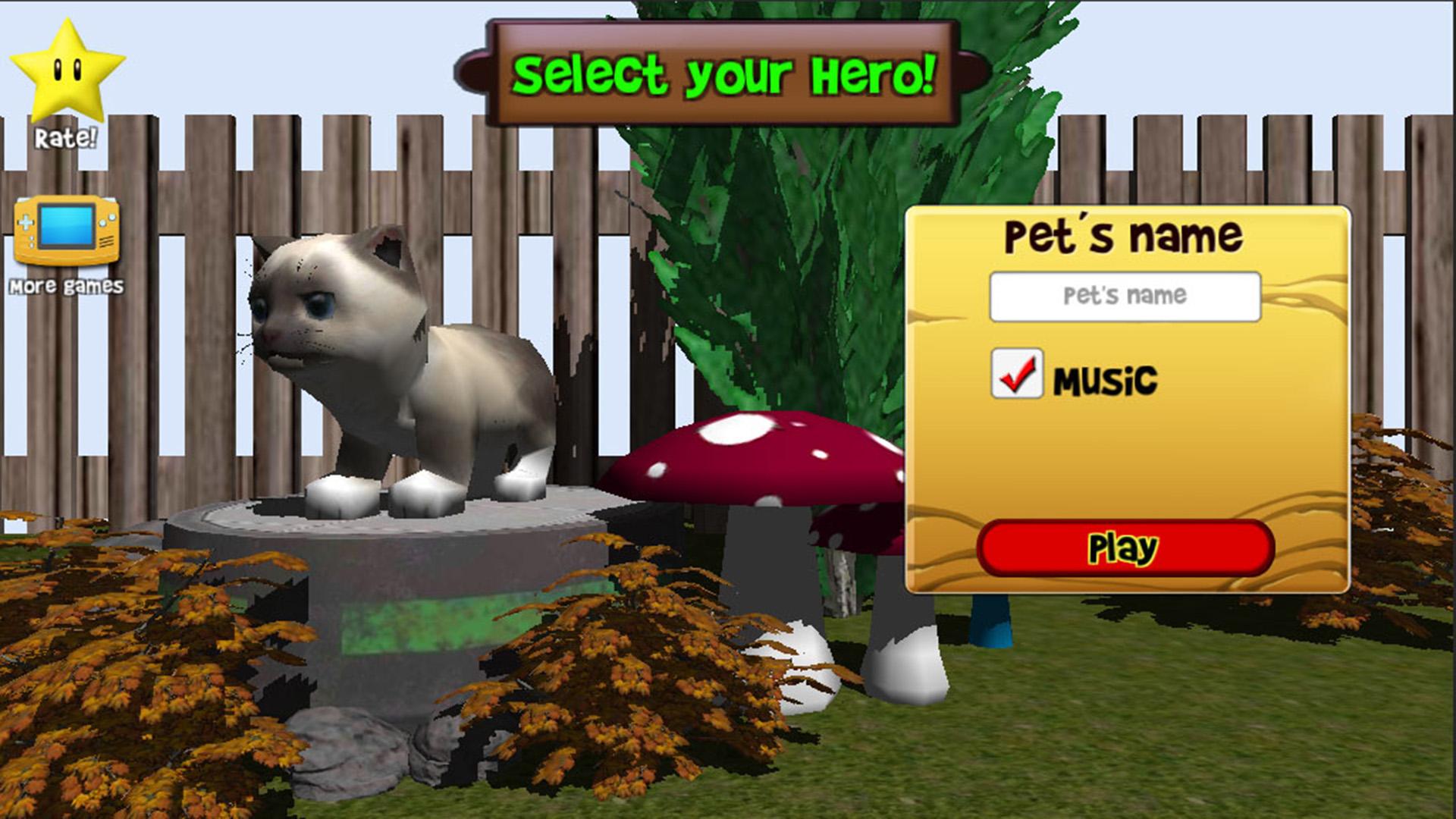Image resolution: width=1456 pixels, height=819 pixels.
Task: Open the More games handheld icon
Action: pyautogui.click(x=67, y=231)
